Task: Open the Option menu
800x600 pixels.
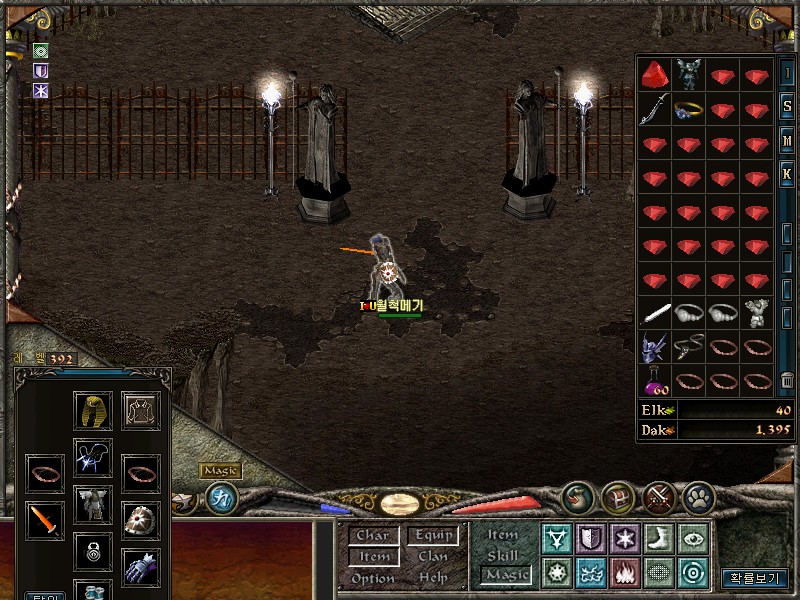Action: (372, 578)
